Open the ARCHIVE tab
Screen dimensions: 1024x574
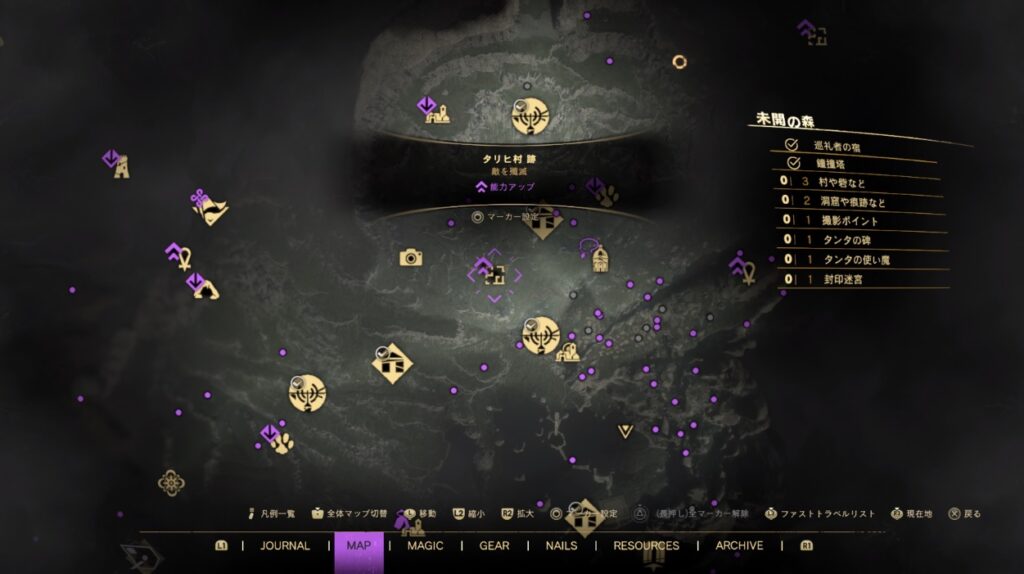point(739,546)
